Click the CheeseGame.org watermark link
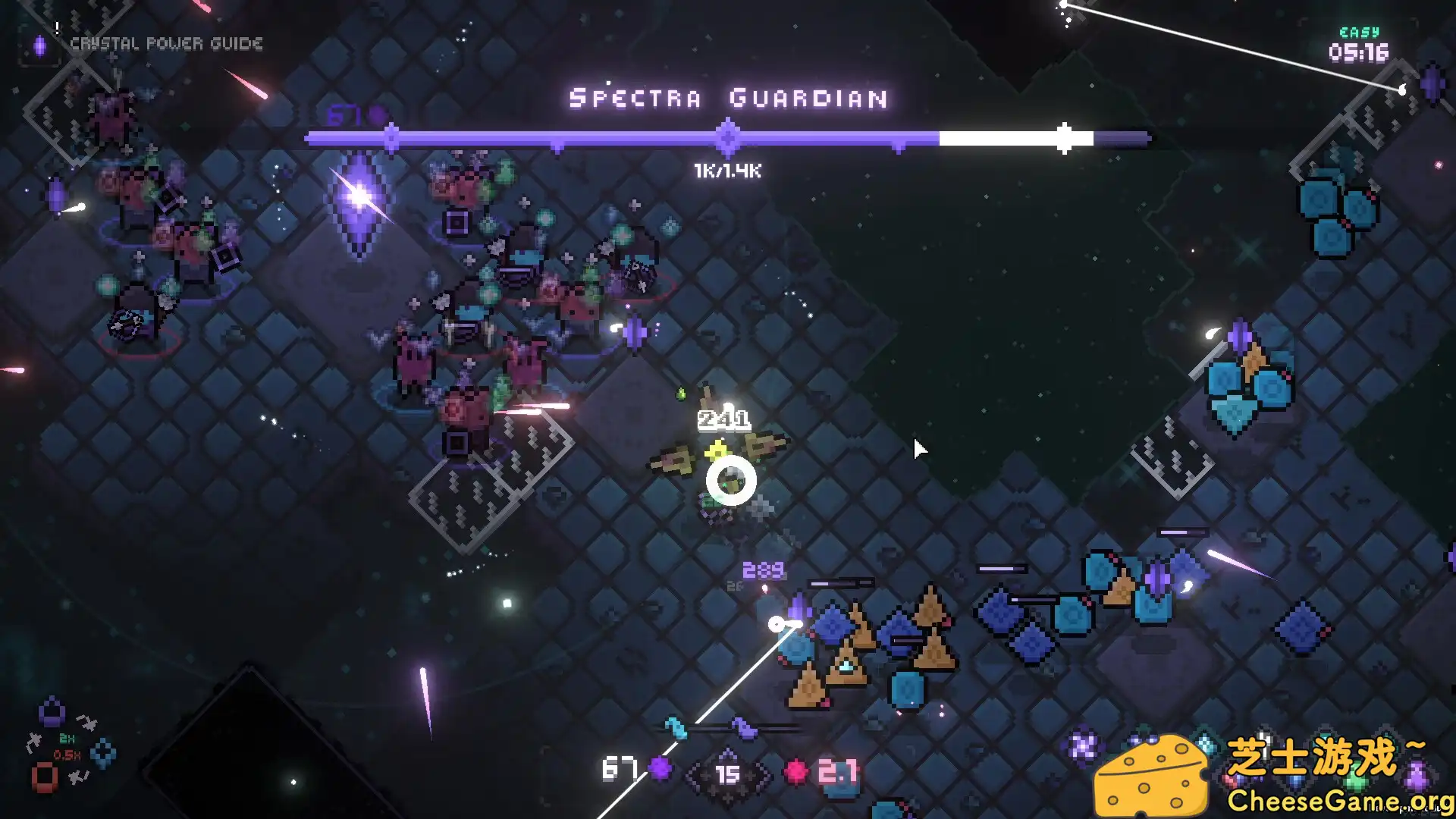This screenshot has height=819, width=1456. click(1339, 800)
